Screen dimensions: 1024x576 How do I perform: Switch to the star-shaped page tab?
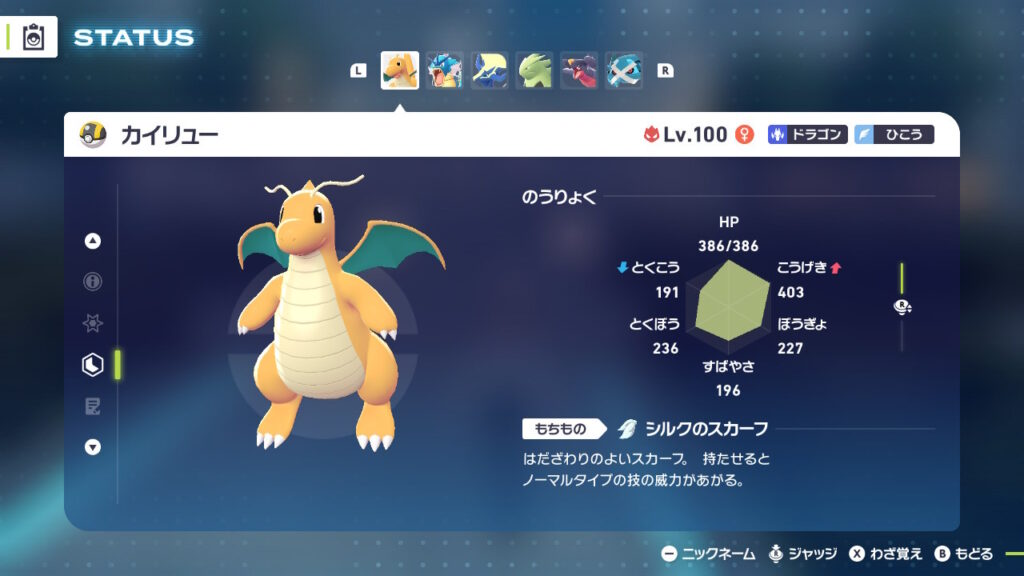coord(93,324)
